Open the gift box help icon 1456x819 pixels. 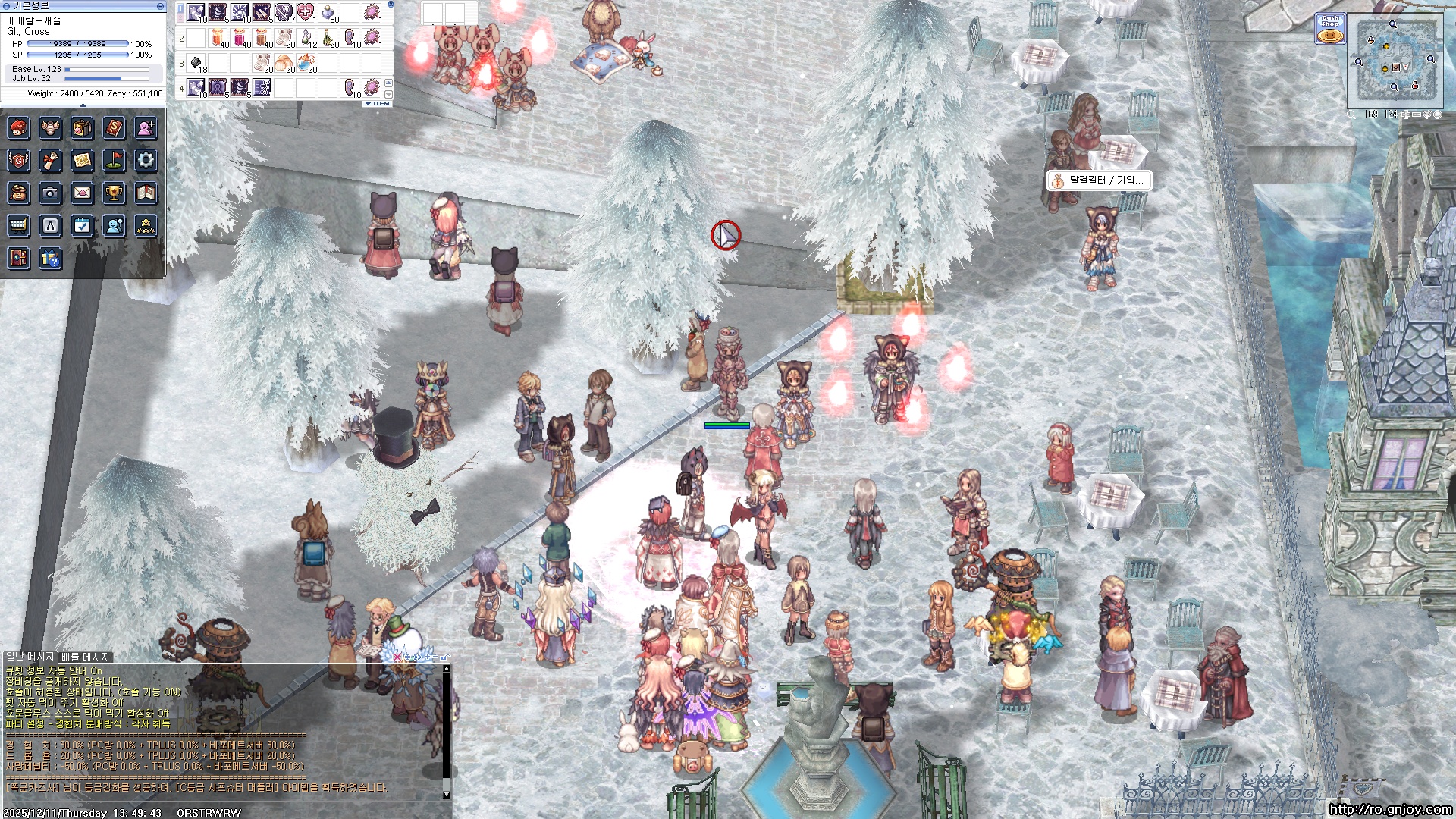50,259
